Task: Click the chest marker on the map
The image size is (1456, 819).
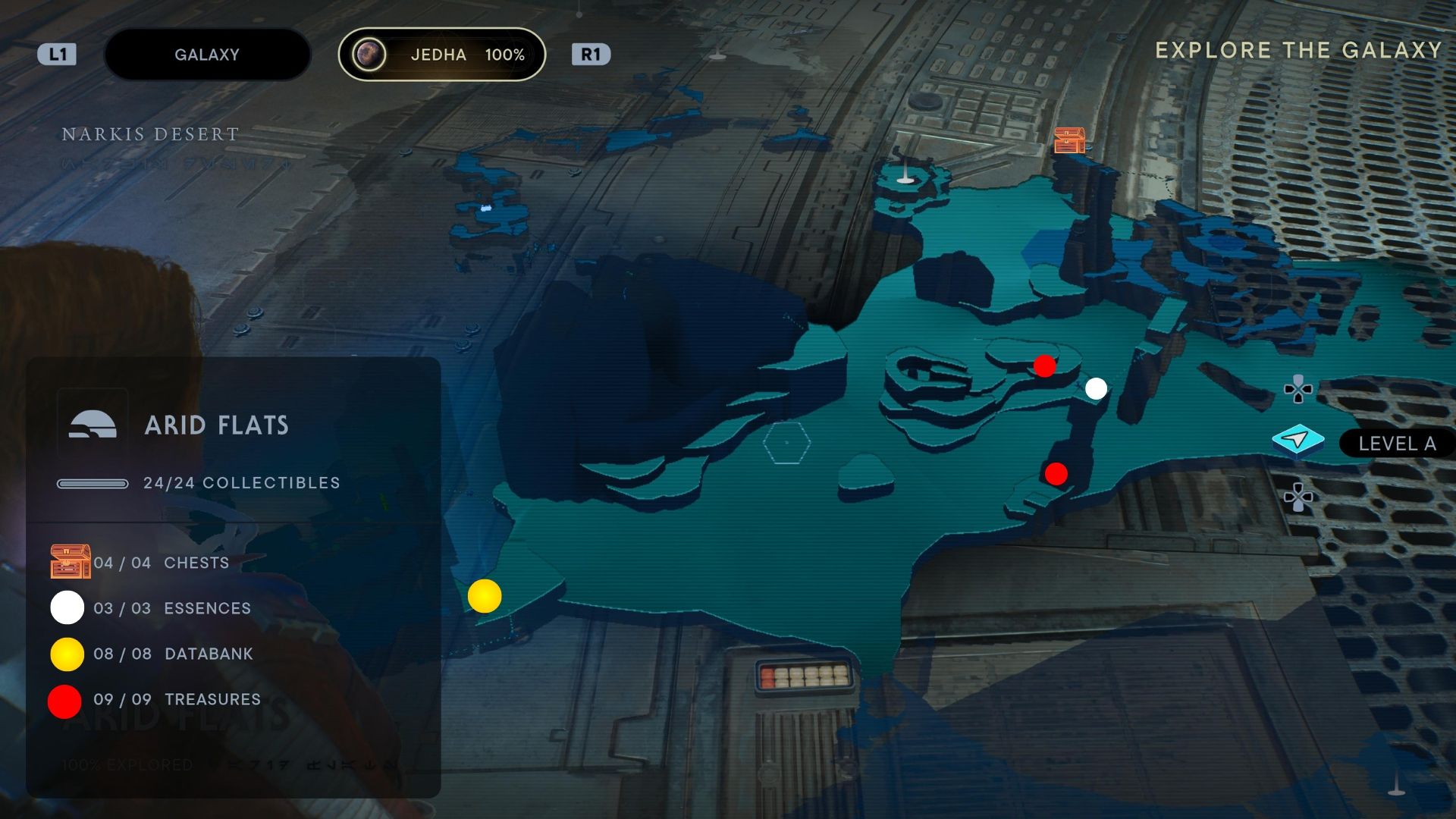Action: tap(1069, 140)
